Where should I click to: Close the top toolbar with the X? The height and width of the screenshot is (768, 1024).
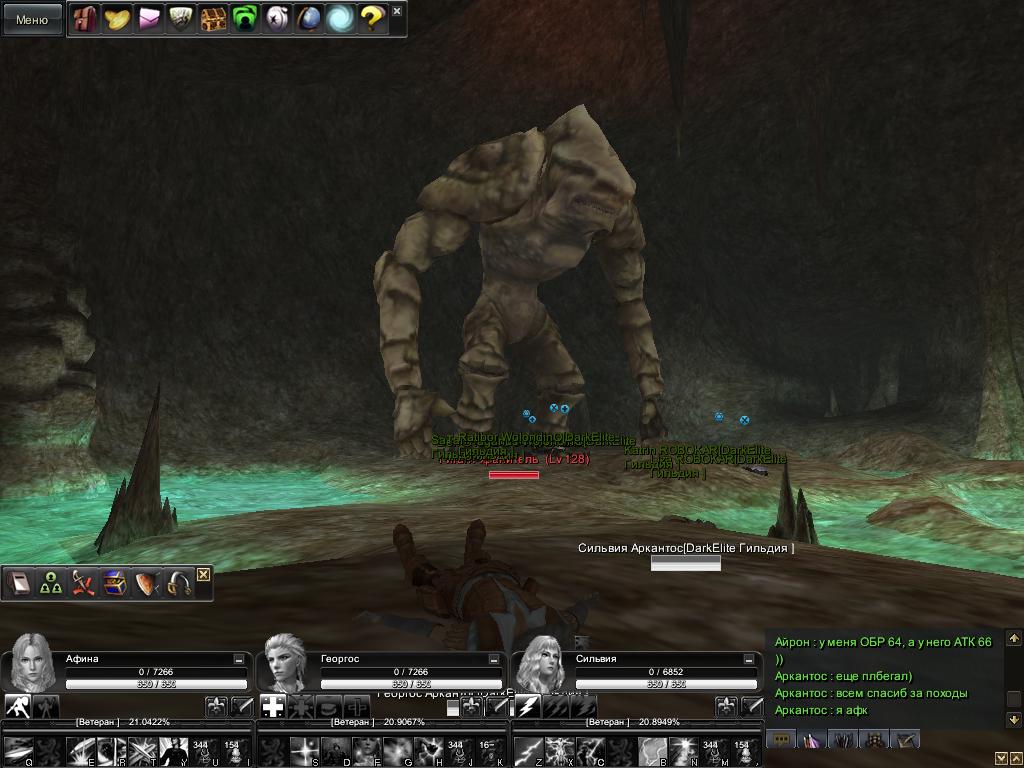(397, 11)
